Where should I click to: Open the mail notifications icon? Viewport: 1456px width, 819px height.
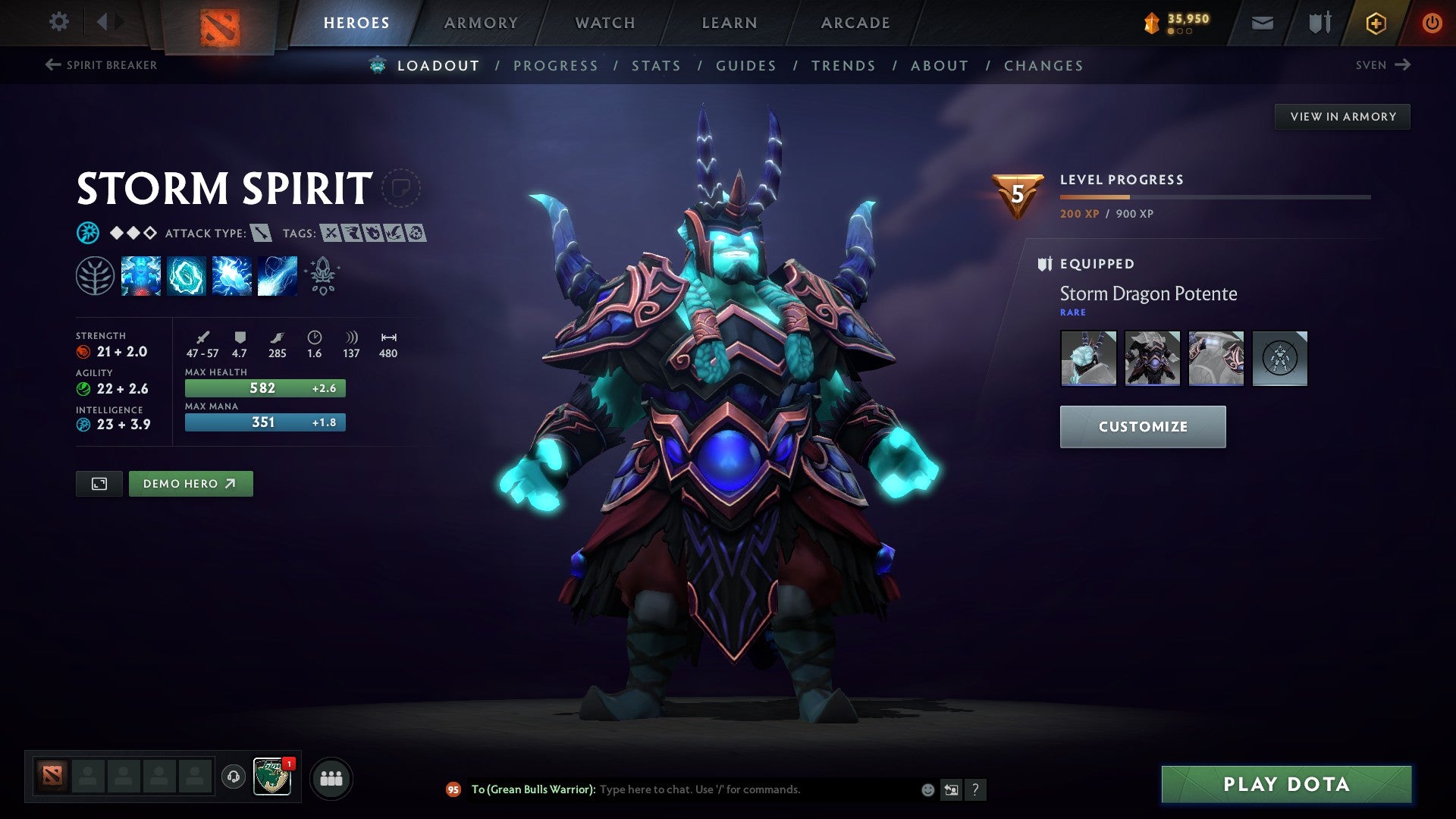pos(1261,22)
